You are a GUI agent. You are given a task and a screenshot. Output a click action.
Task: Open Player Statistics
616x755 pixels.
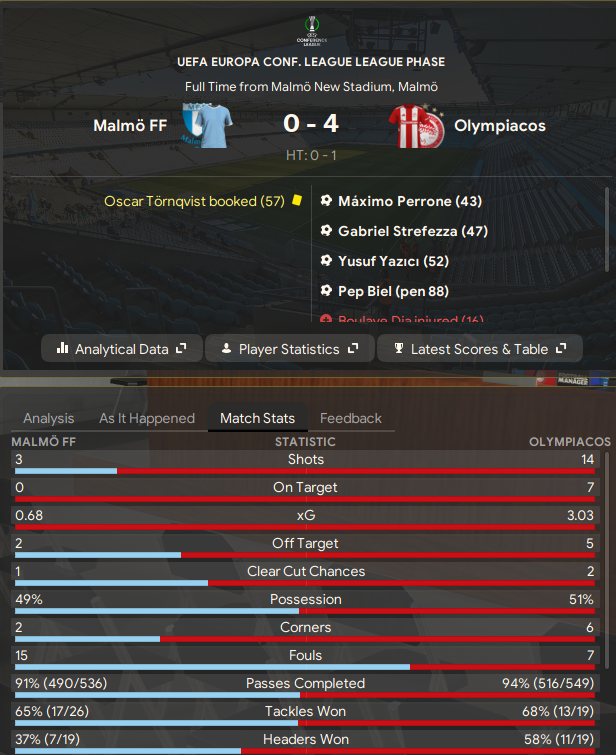click(289, 349)
